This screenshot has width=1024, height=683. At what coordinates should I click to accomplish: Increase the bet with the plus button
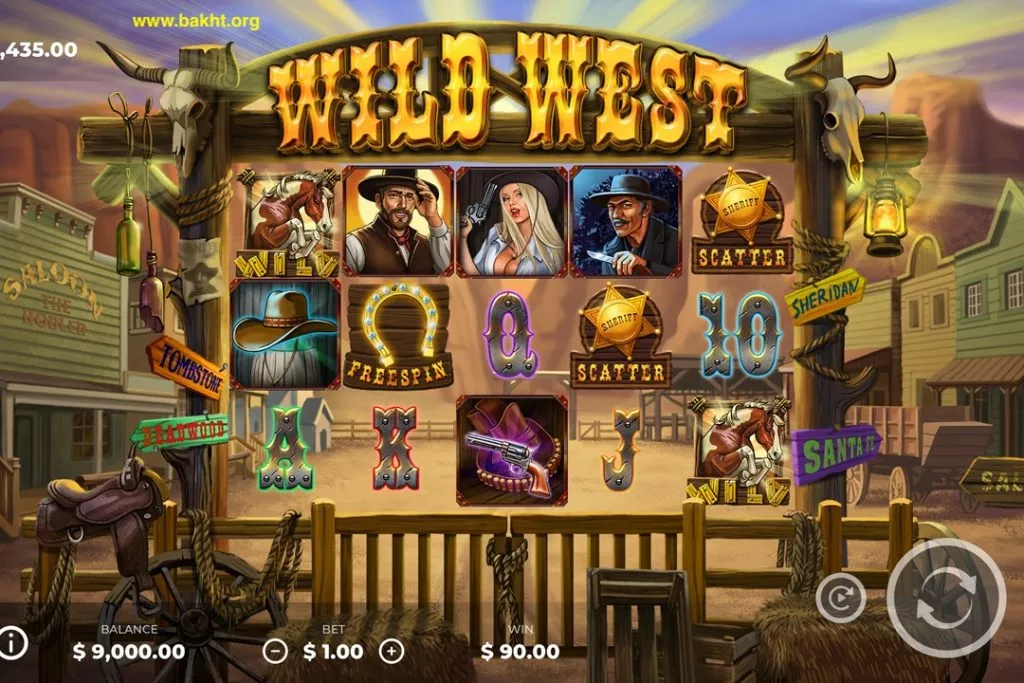point(392,651)
